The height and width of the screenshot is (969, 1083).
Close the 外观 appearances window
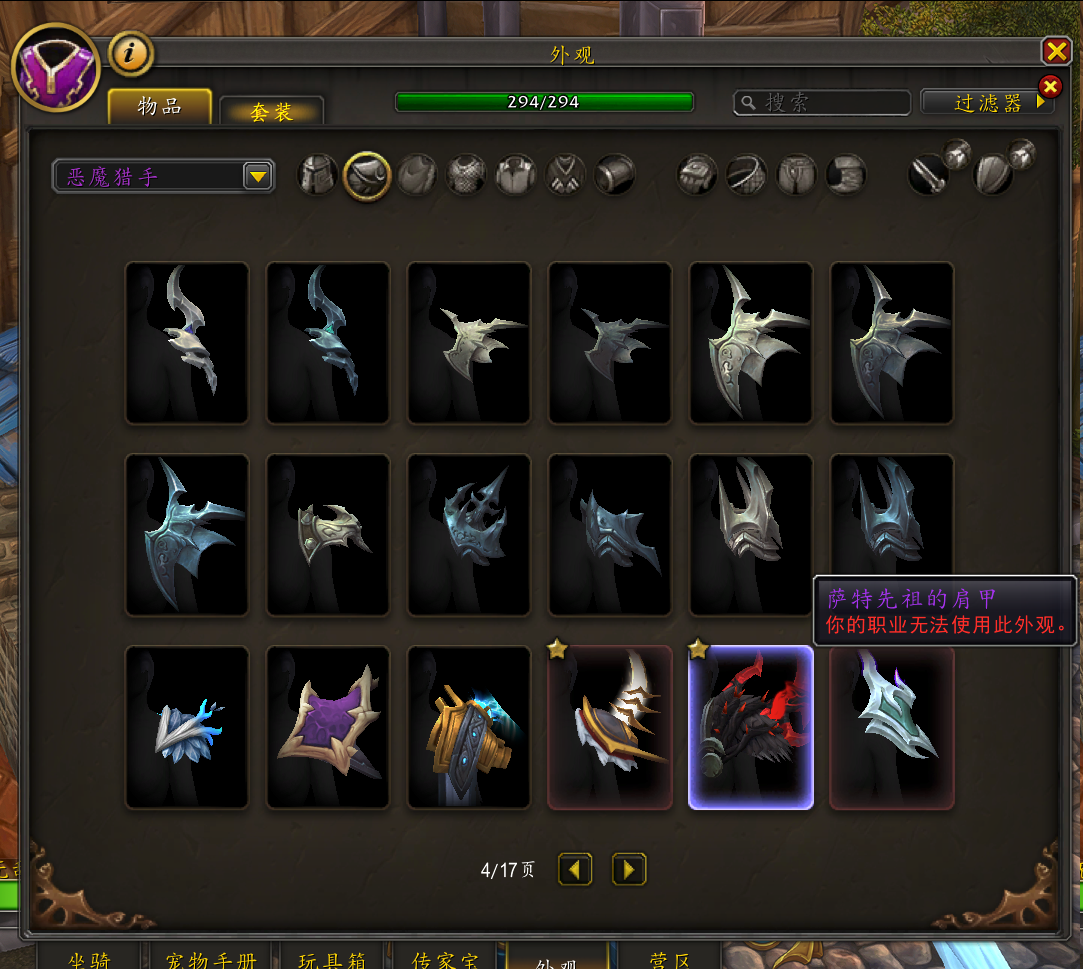tap(1056, 52)
